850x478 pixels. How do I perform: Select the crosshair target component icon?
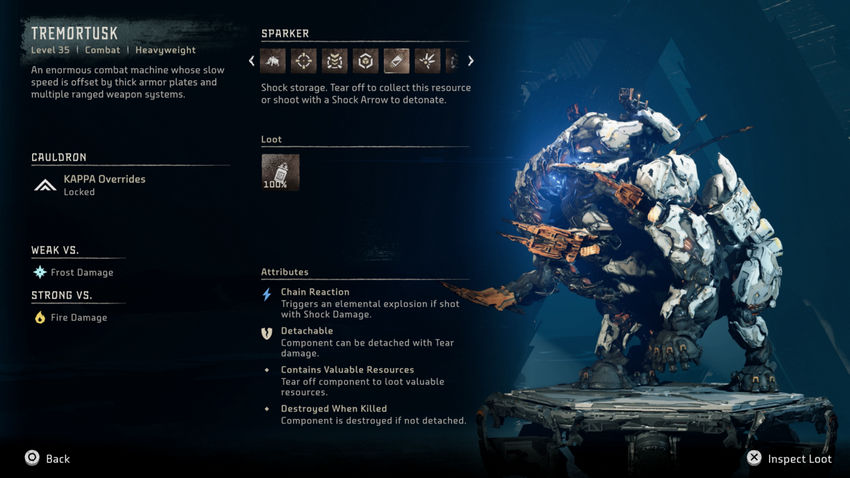pyautogui.click(x=304, y=61)
